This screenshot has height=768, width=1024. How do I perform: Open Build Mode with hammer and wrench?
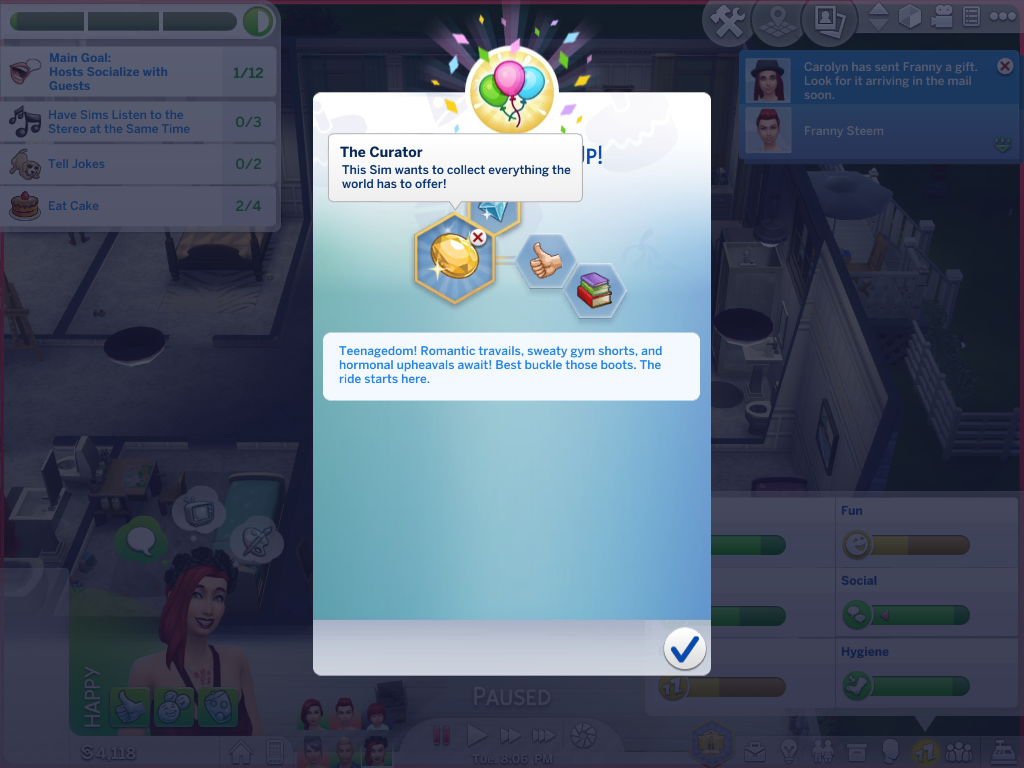pos(728,21)
